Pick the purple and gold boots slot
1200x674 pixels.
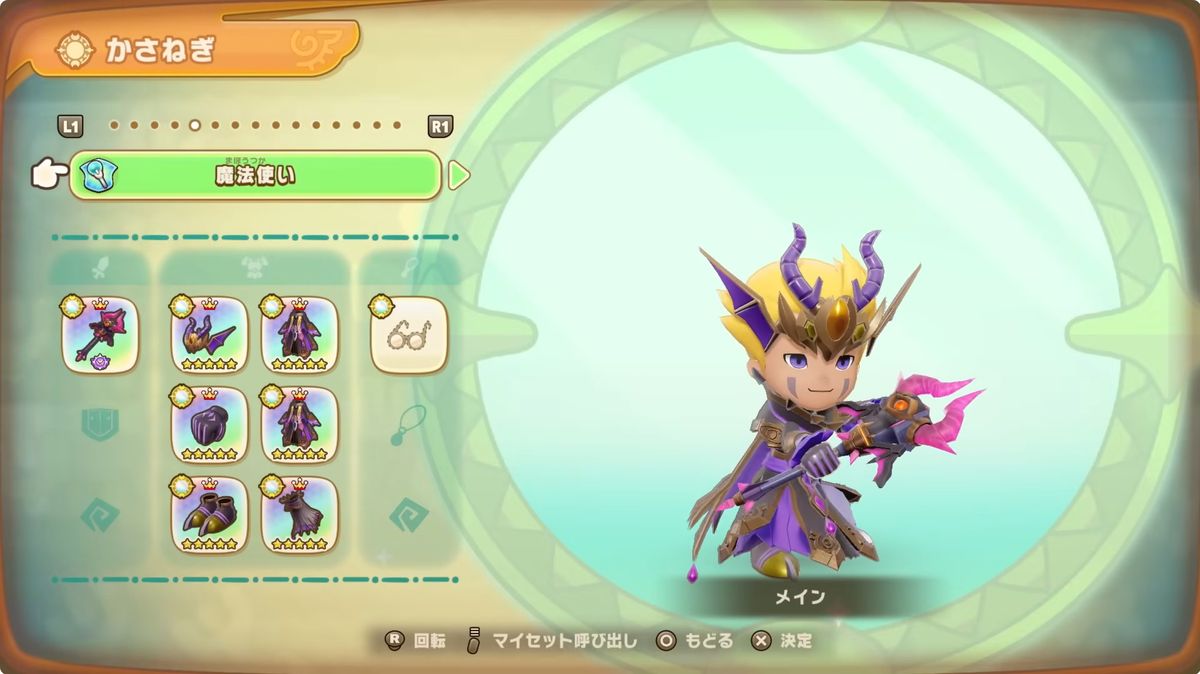pyautogui.click(x=209, y=515)
